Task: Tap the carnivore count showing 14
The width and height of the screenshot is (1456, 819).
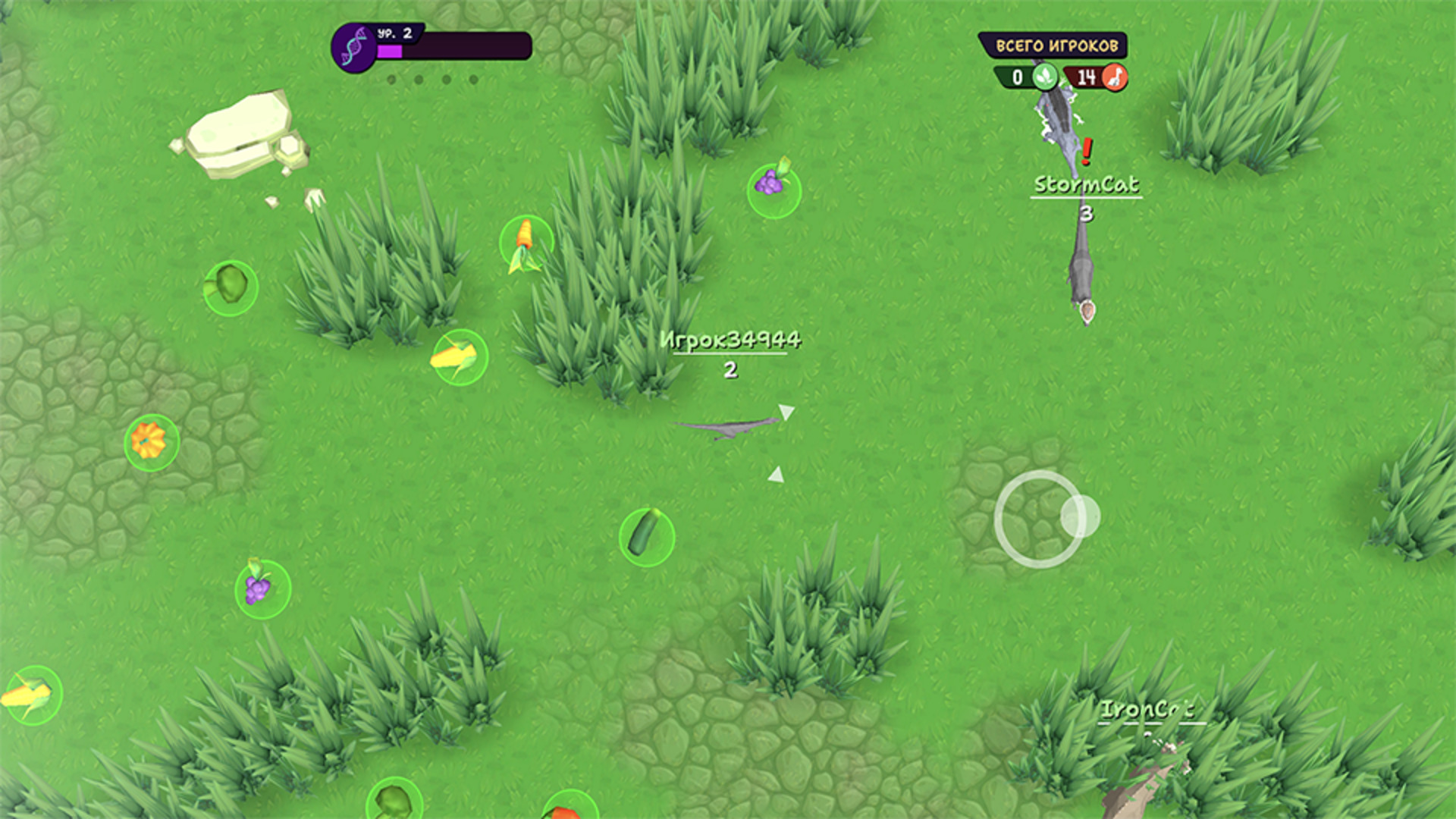Action: coord(1086,77)
